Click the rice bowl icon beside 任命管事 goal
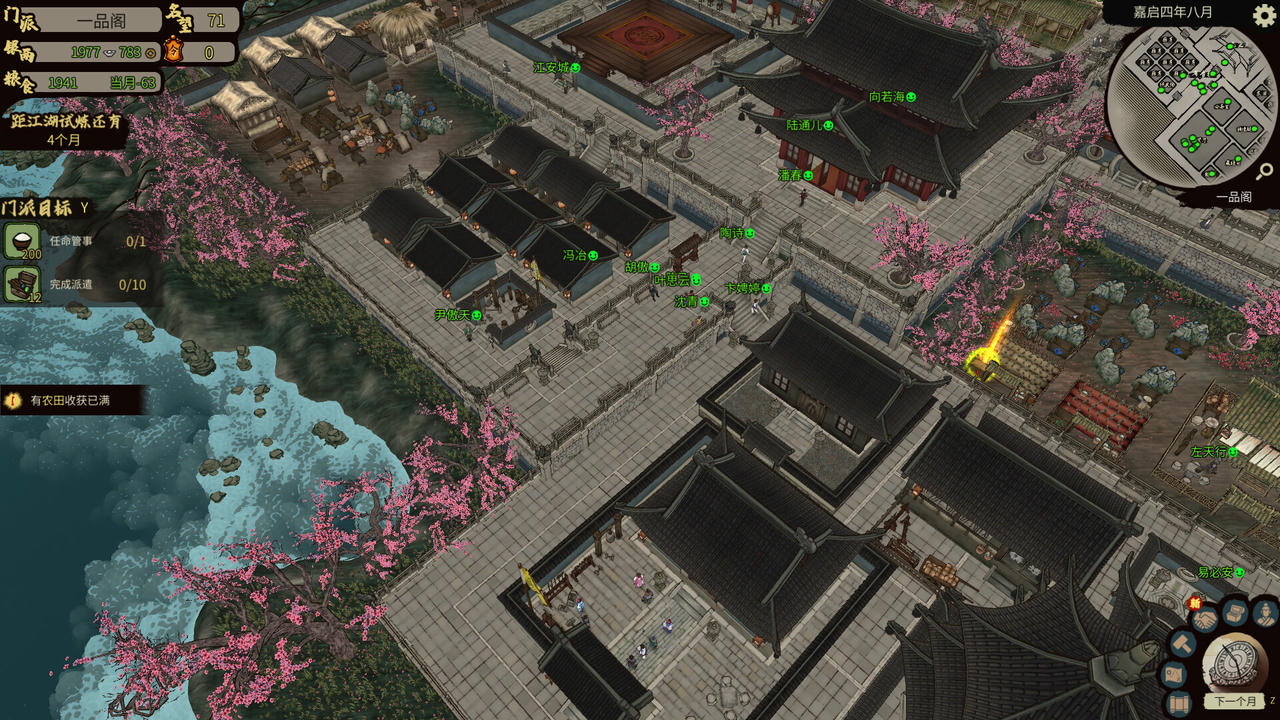The width and height of the screenshot is (1280, 720). pyautogui.click(x=21, y=240)
